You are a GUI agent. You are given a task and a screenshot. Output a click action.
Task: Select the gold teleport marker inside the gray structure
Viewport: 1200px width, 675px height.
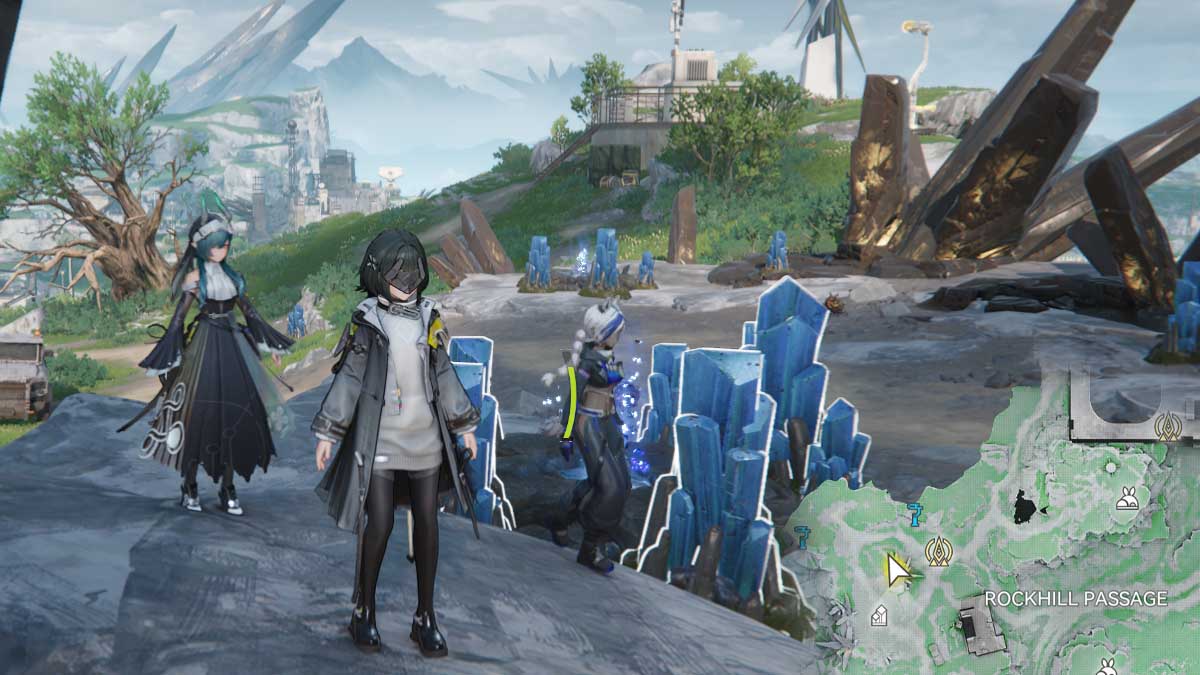coord(1166,426)
